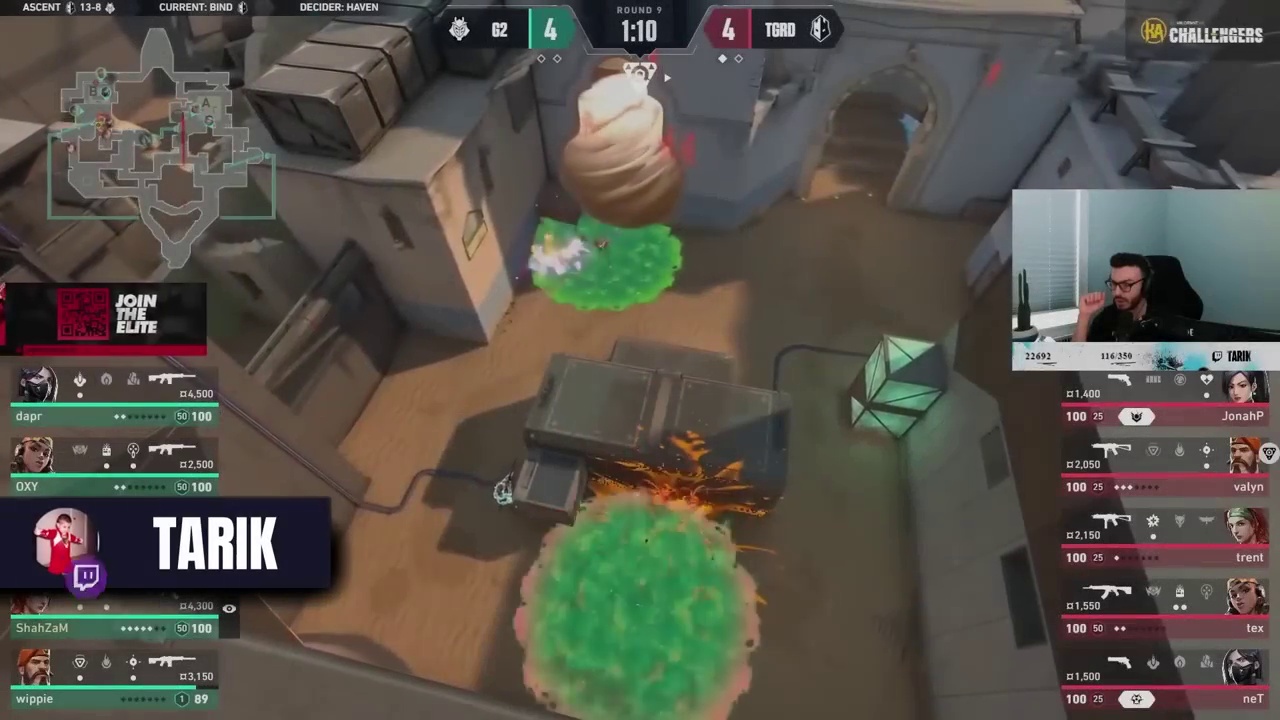
Task: Click the G2 team logo
Action: tap(459, 30)
